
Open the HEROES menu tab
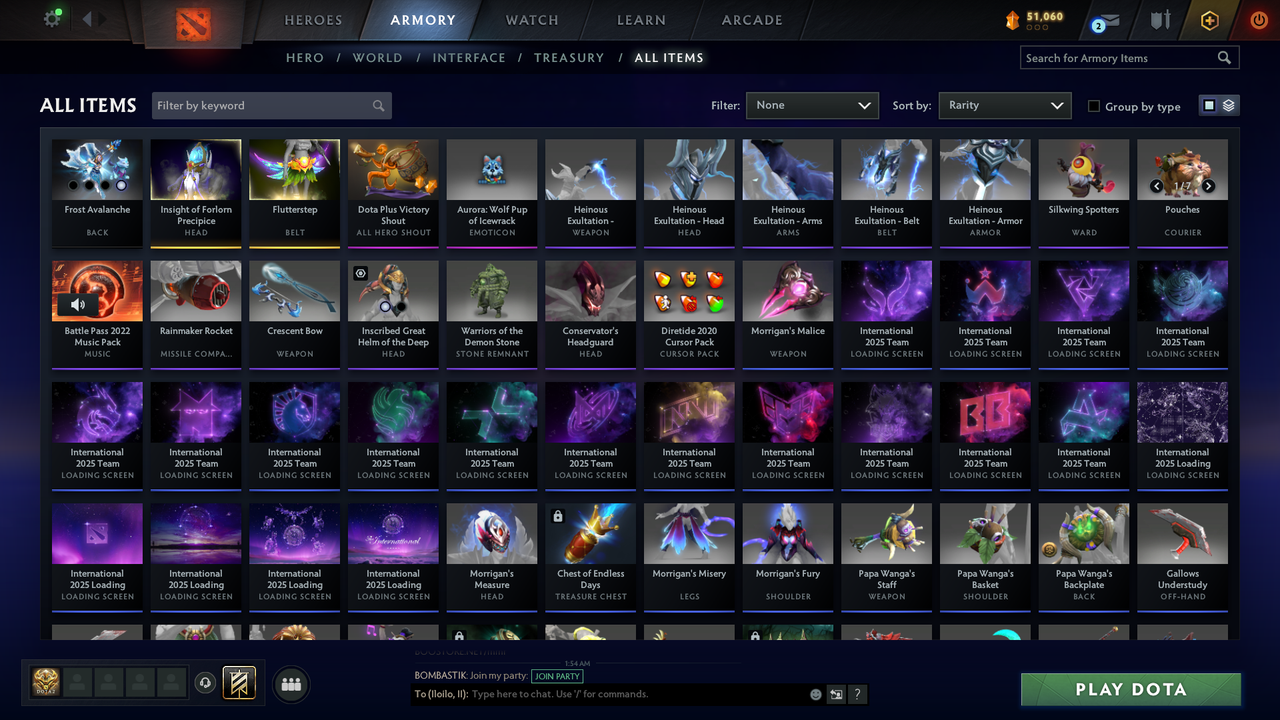[313, 20]
